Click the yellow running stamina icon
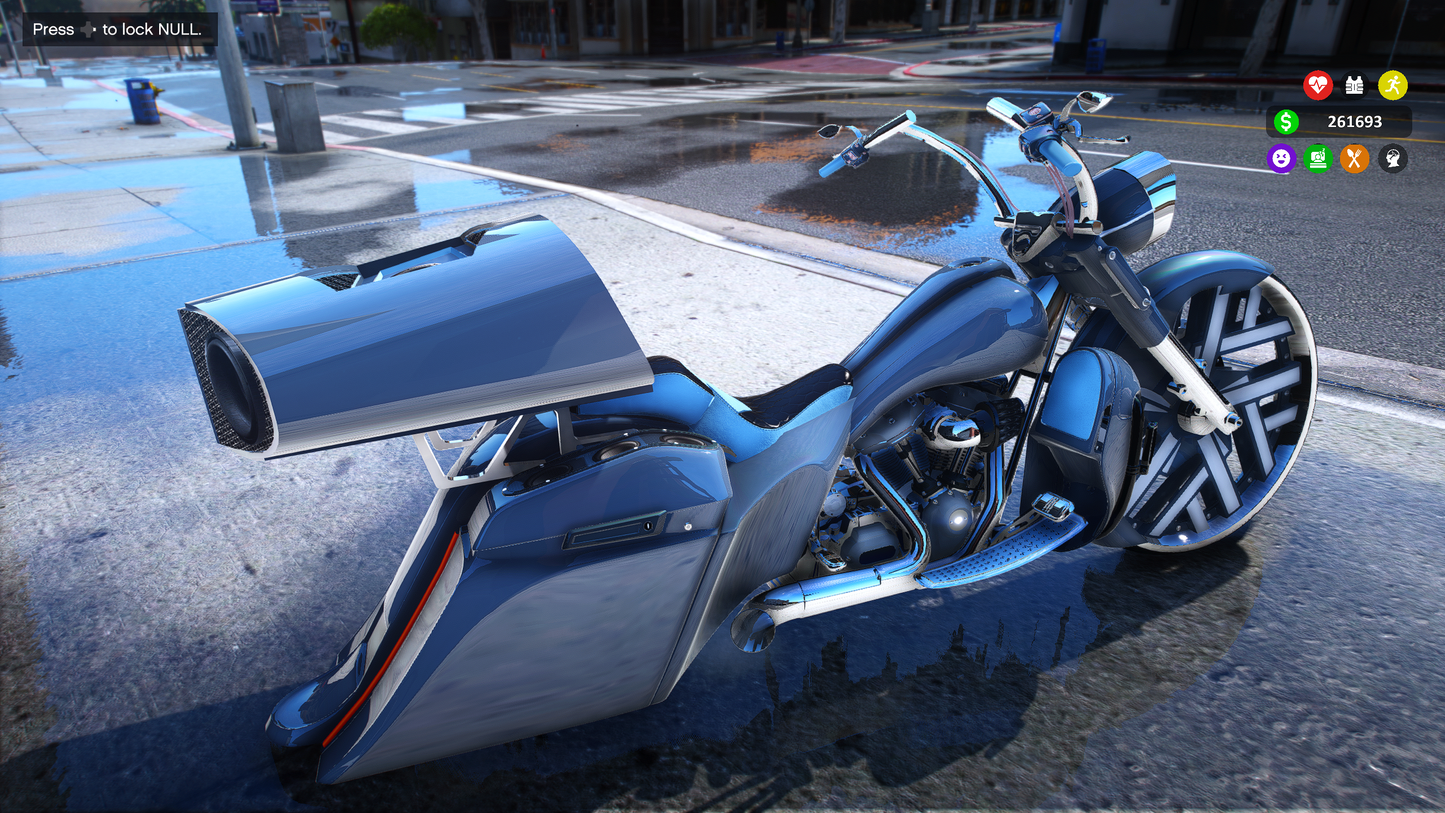The image size is (1445, 813). point(1392,85)
